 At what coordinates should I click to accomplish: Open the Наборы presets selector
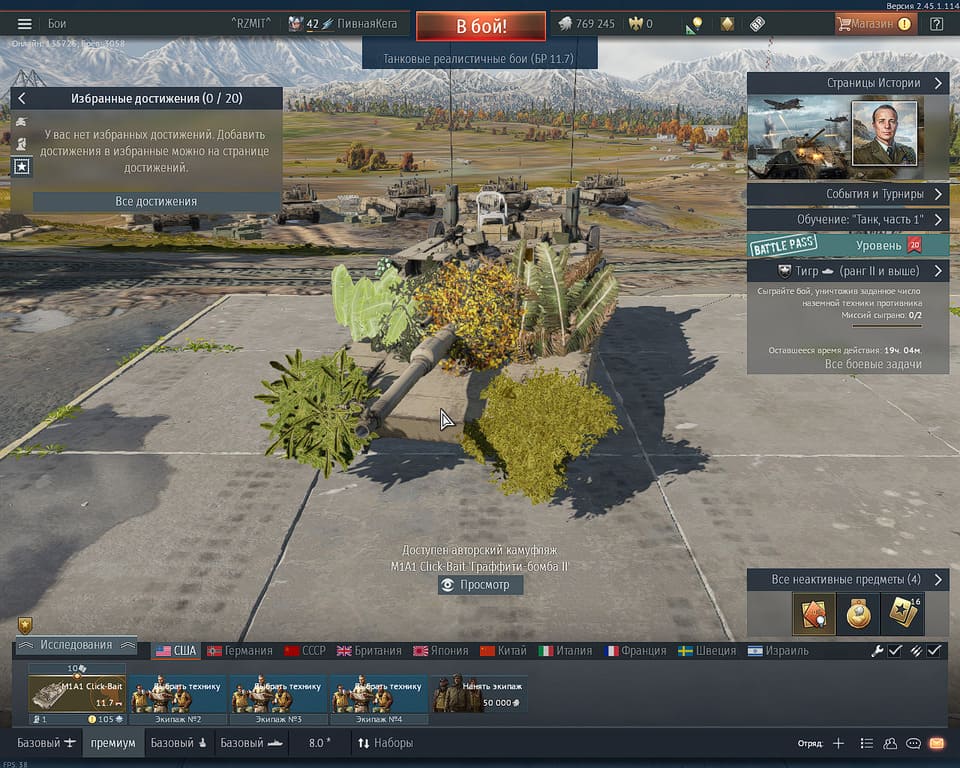385,743
